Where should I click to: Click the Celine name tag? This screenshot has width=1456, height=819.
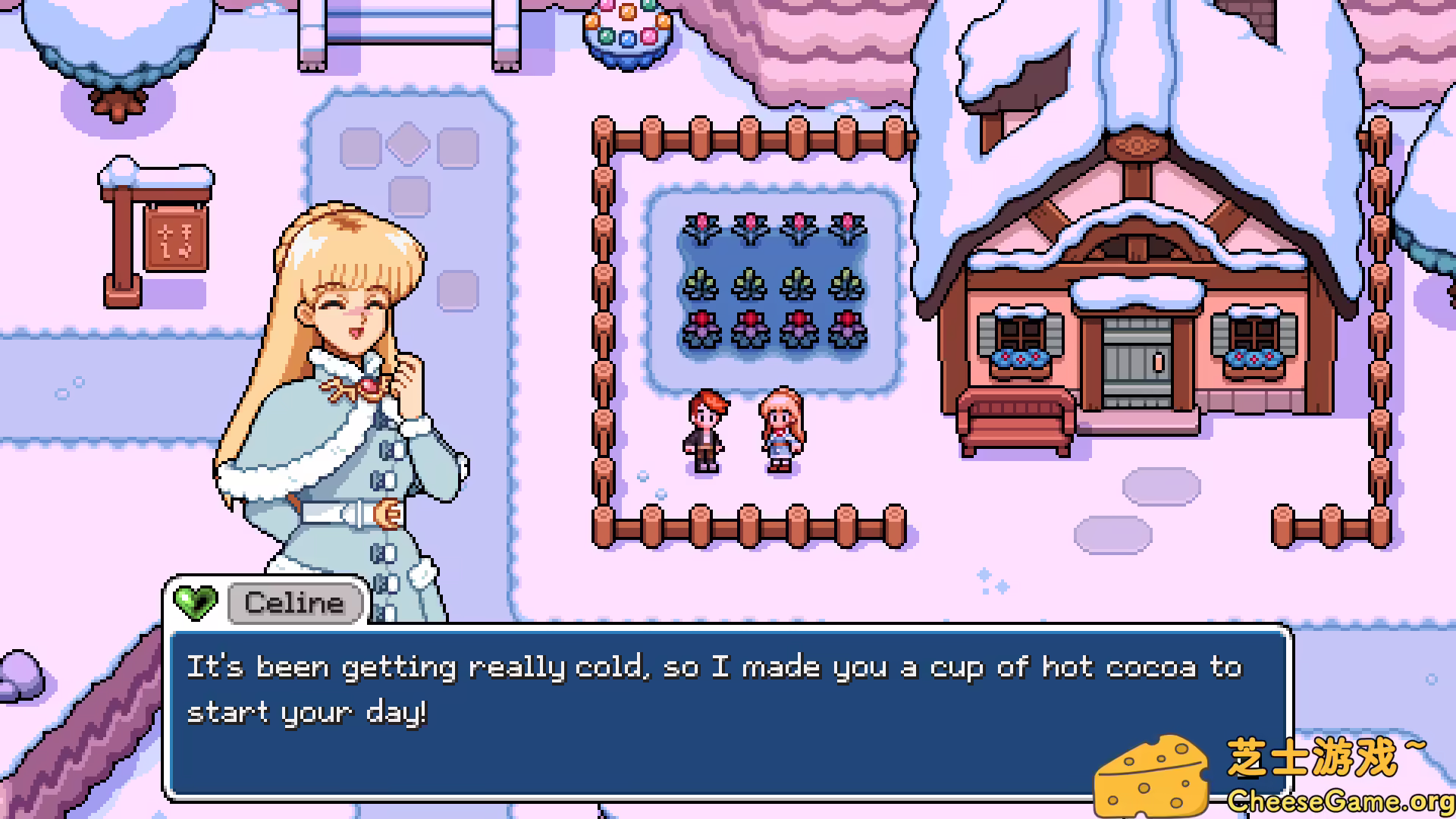(294, 604)
